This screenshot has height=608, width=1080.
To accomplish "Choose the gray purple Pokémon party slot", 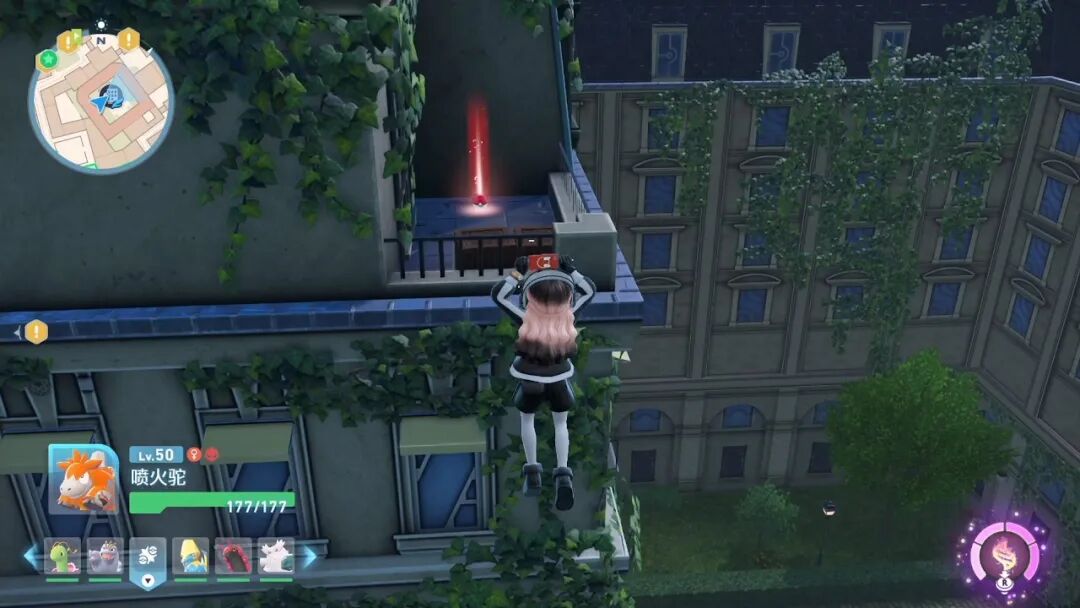I will (x=105, y=556).
